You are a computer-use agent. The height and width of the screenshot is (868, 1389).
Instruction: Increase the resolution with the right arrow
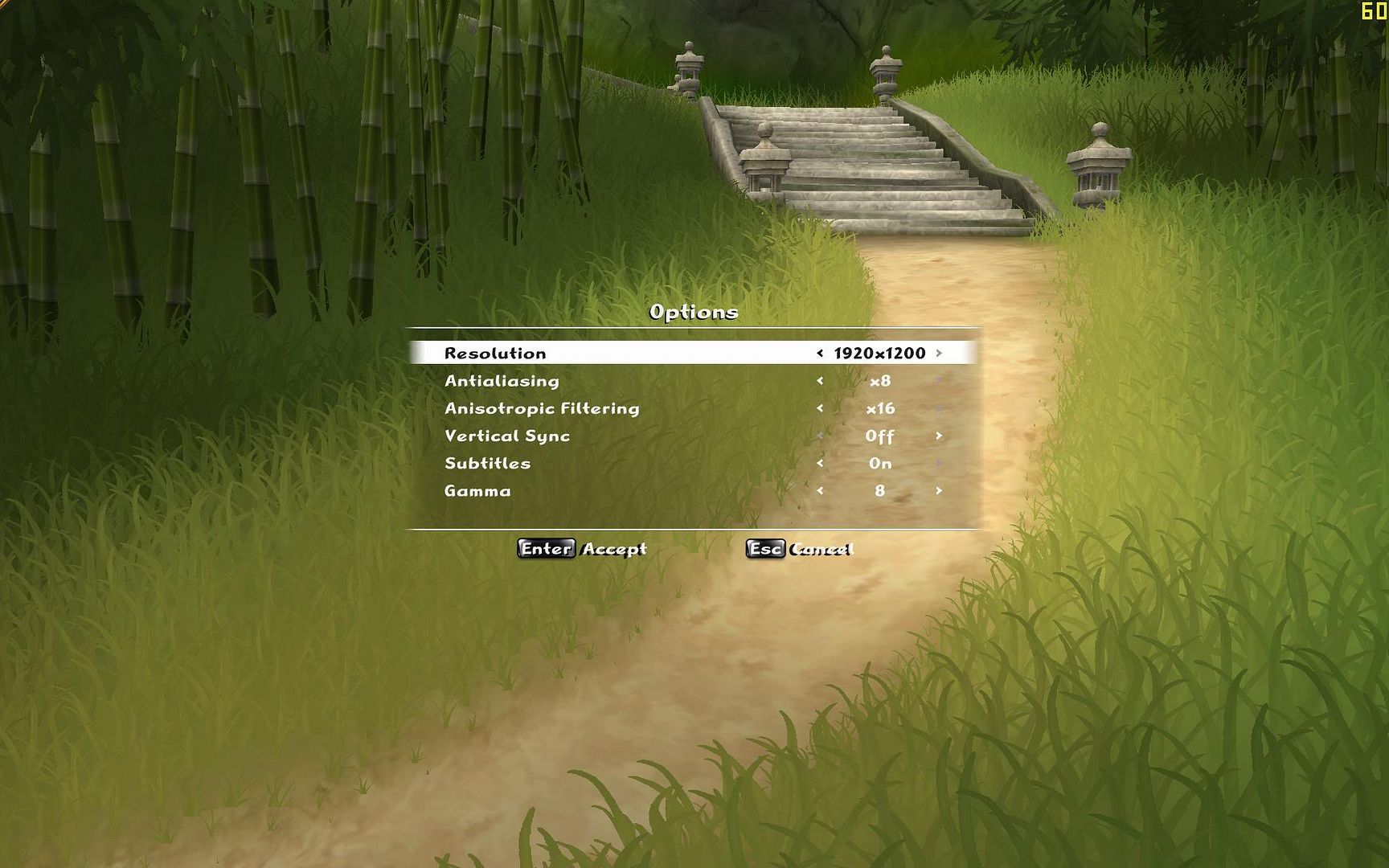click(938, 353)
